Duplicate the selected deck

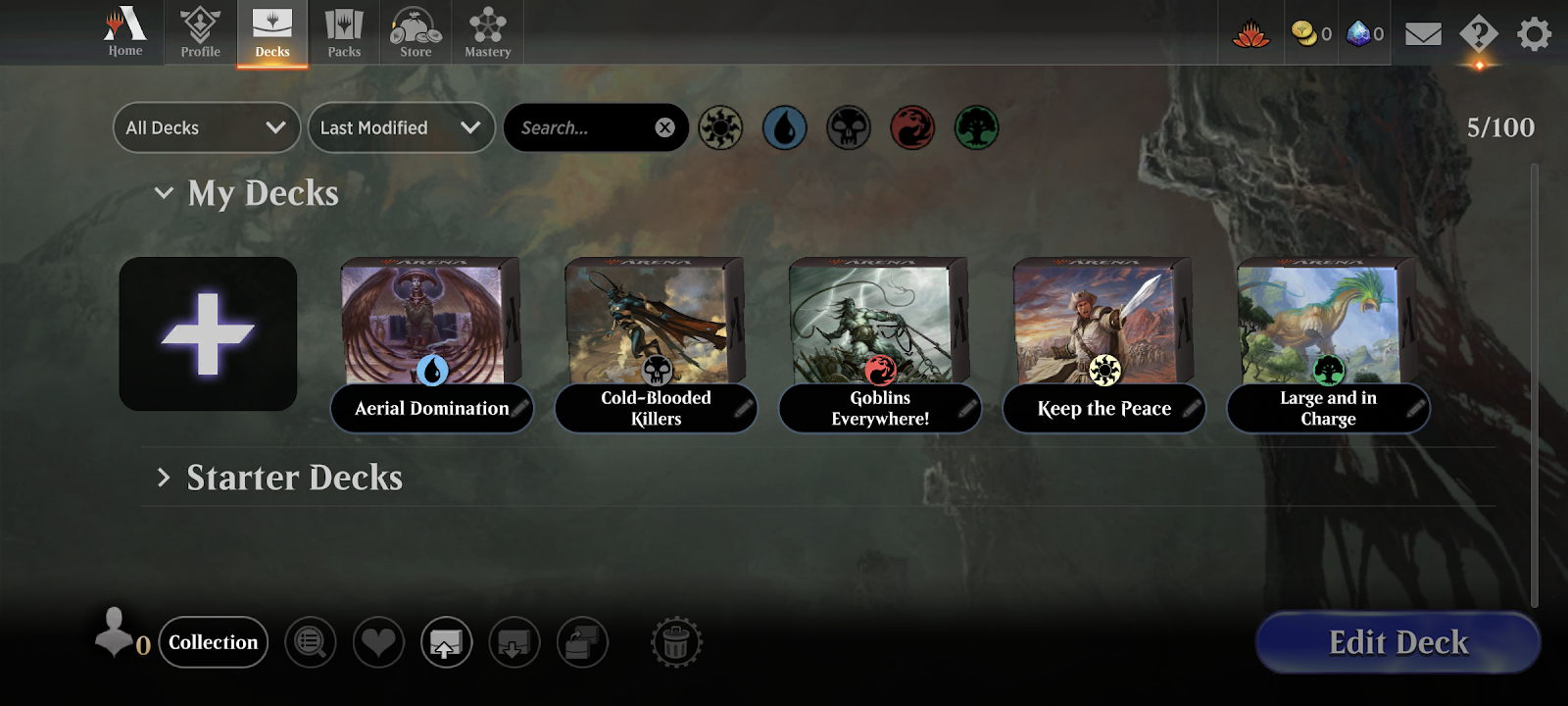[x=582, y=642]
